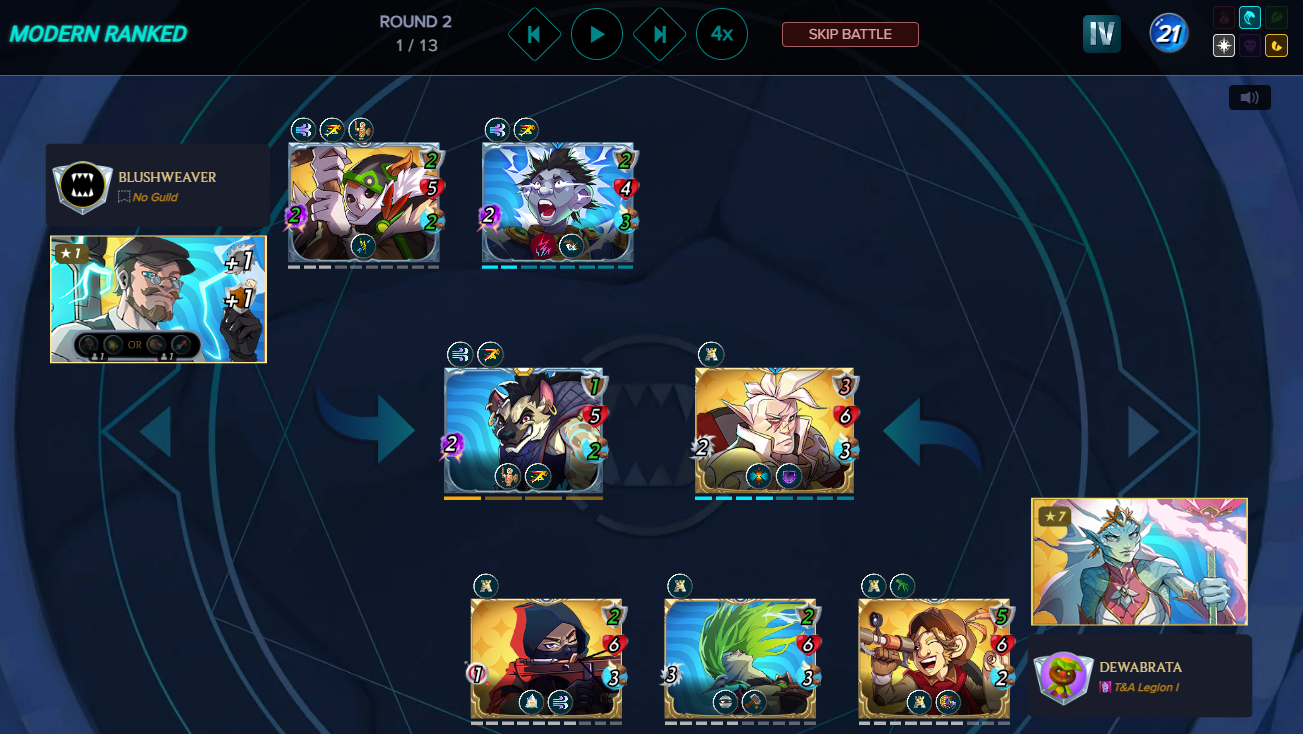
Task: Inspect Blushweaver's bearded summoner card
Action: pos(158,299)
